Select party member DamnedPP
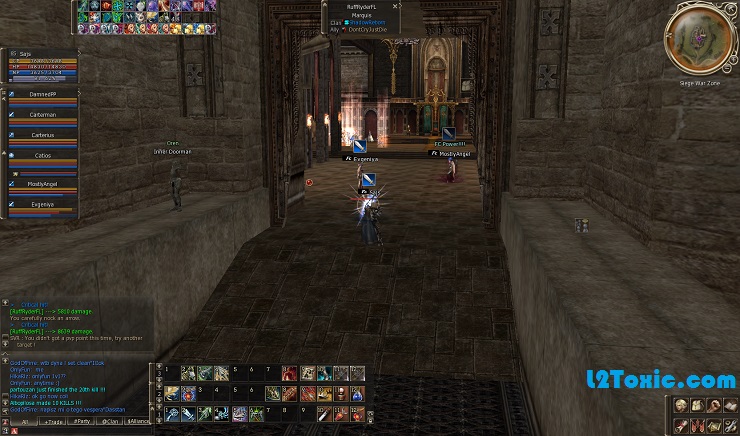The image size is (740, 436). tap(42, 93)
